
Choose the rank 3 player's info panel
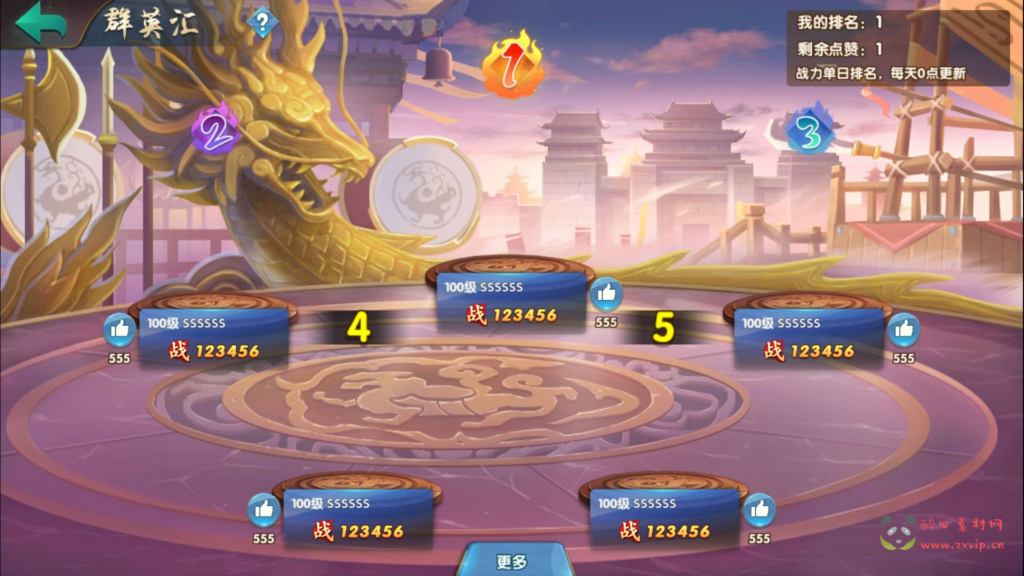[x=809, y=338]
